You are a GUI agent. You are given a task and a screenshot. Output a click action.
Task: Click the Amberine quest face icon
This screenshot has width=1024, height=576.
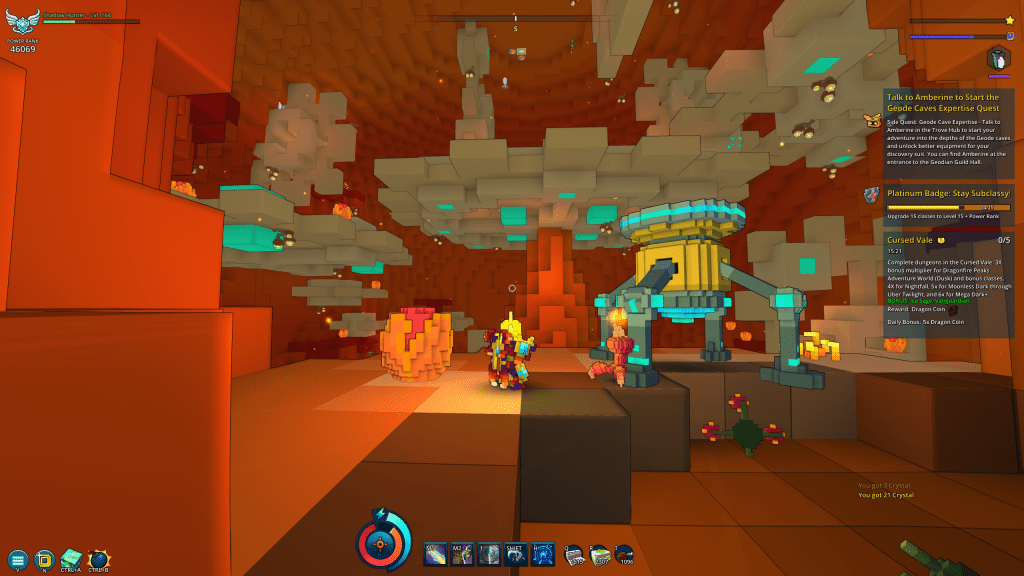click(871, 120)
